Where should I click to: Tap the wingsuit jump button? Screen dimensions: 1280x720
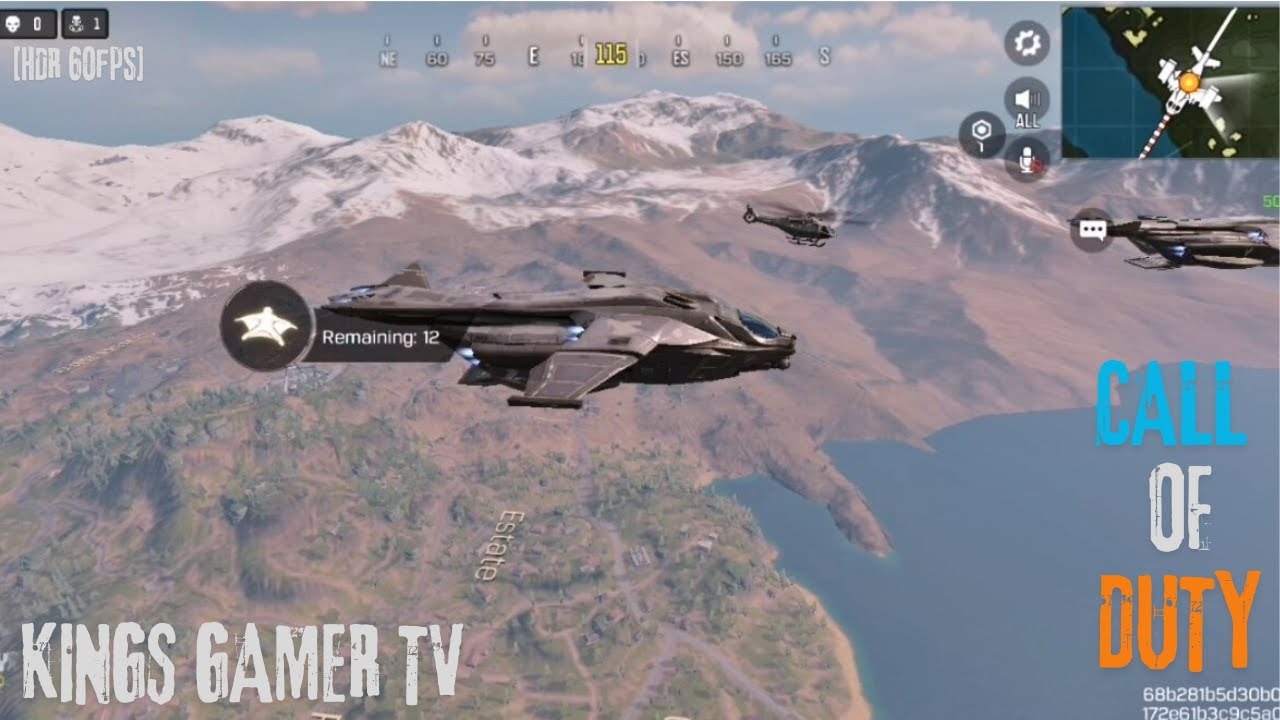coord(266,327)
